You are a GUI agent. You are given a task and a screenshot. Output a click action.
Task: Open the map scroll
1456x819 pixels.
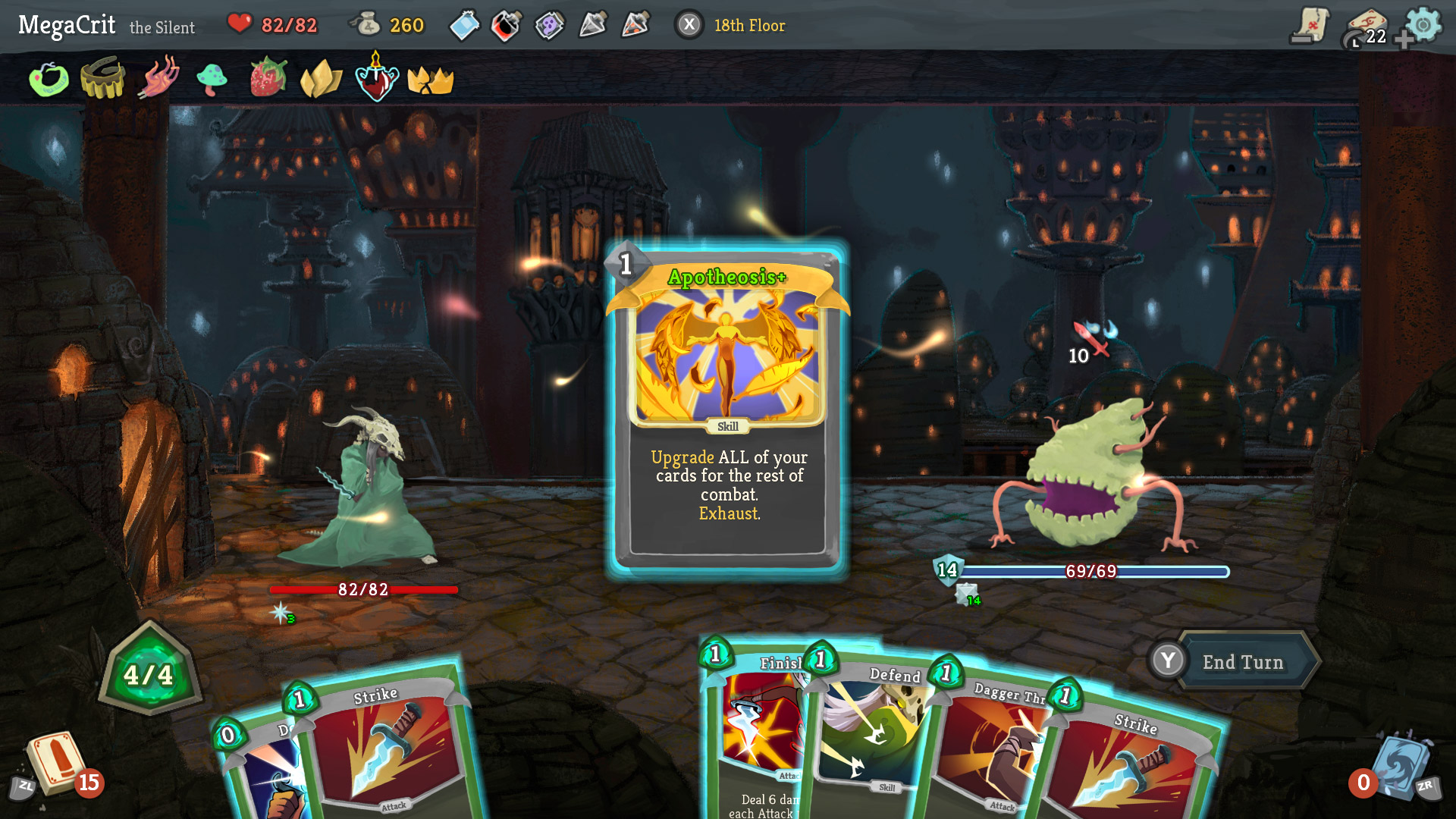1310,25
